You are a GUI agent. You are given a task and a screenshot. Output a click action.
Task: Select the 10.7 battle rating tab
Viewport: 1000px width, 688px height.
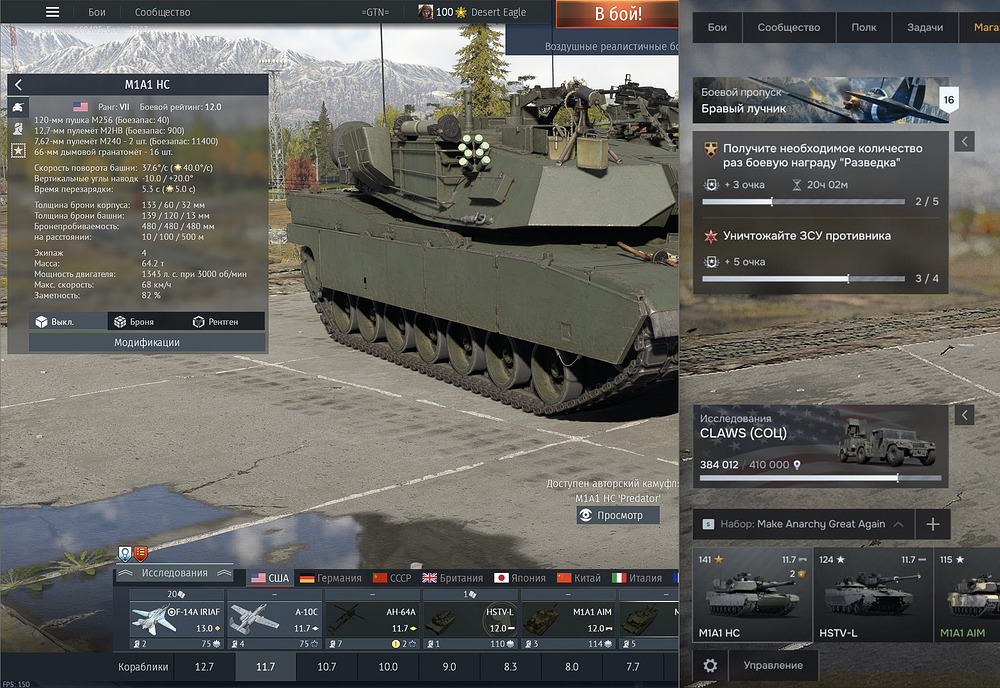327,666
